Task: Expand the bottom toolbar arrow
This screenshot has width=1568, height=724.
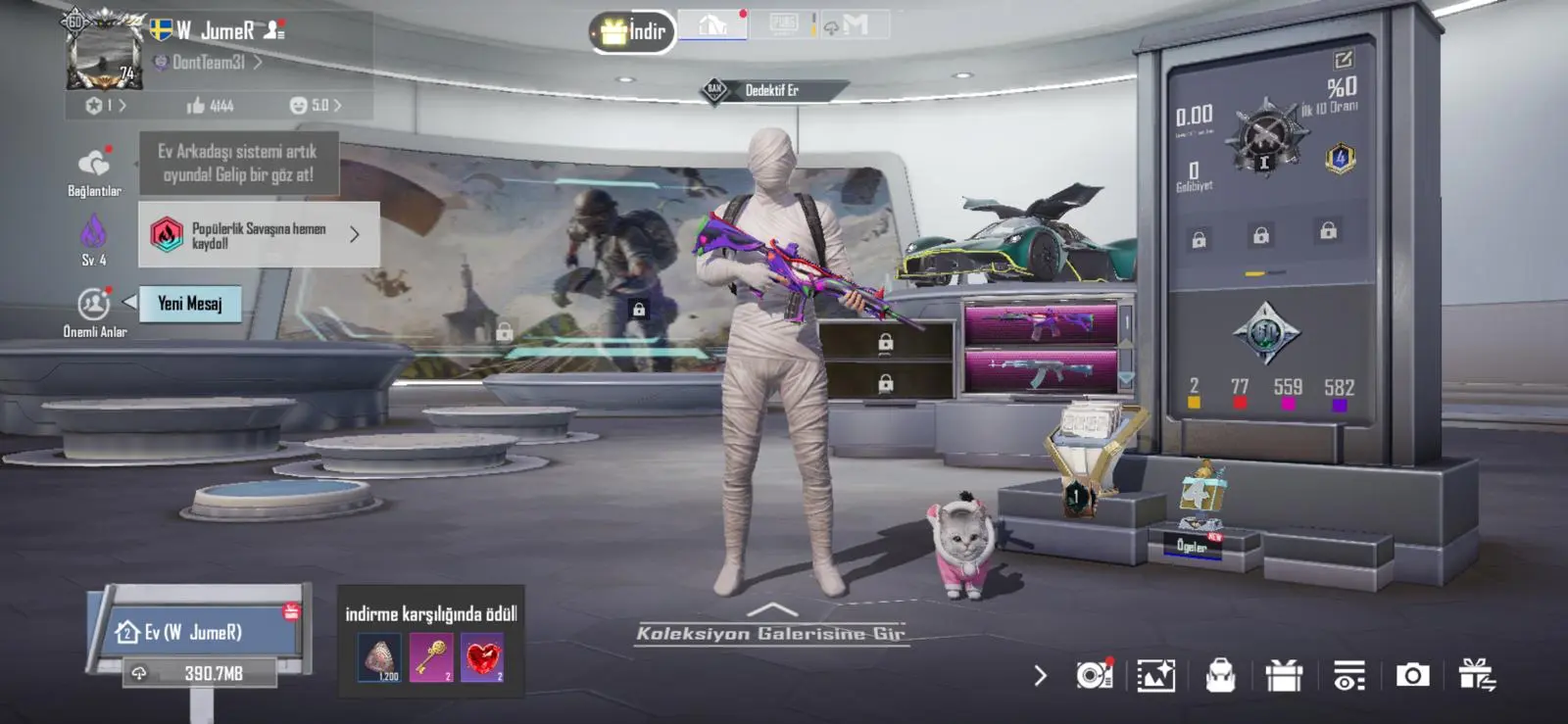Action: pyautogui.click(x=1040, y=675)
